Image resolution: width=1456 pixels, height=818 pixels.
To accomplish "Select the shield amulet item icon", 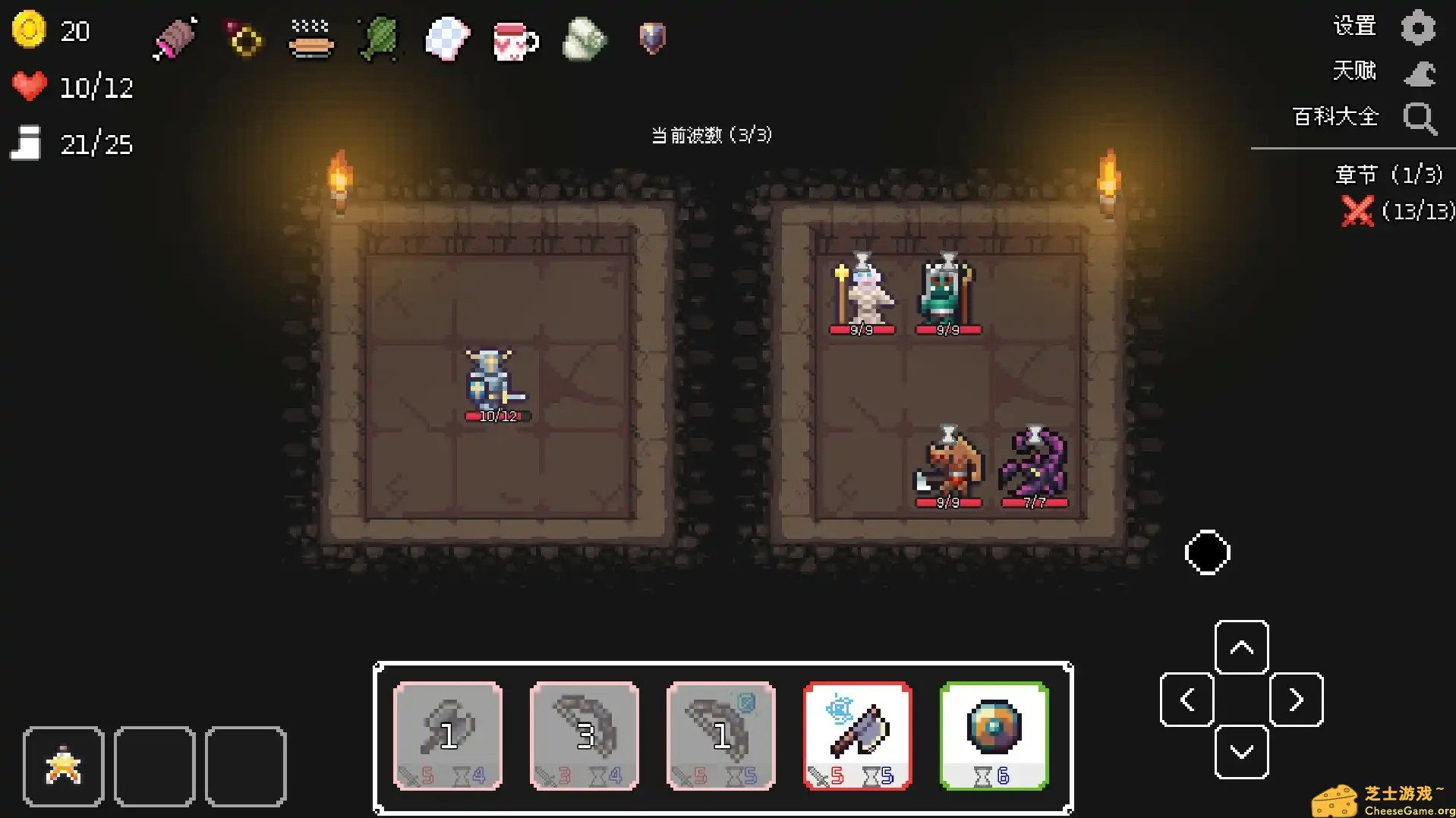I will (x=651, y=39).
